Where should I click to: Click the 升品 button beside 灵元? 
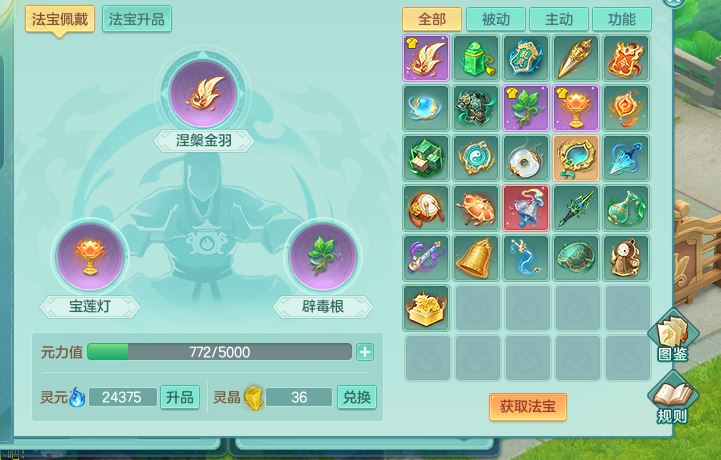(x=180, y=397)
